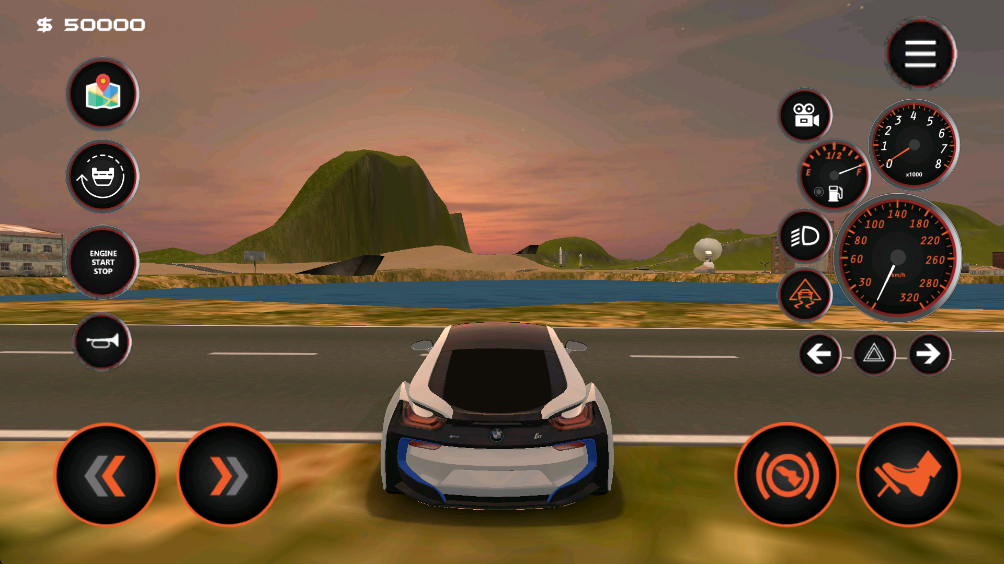The height and width of the screenshot is (564, 1004).
Task: Steer right with the right chevron button
Action: [228, 475]
